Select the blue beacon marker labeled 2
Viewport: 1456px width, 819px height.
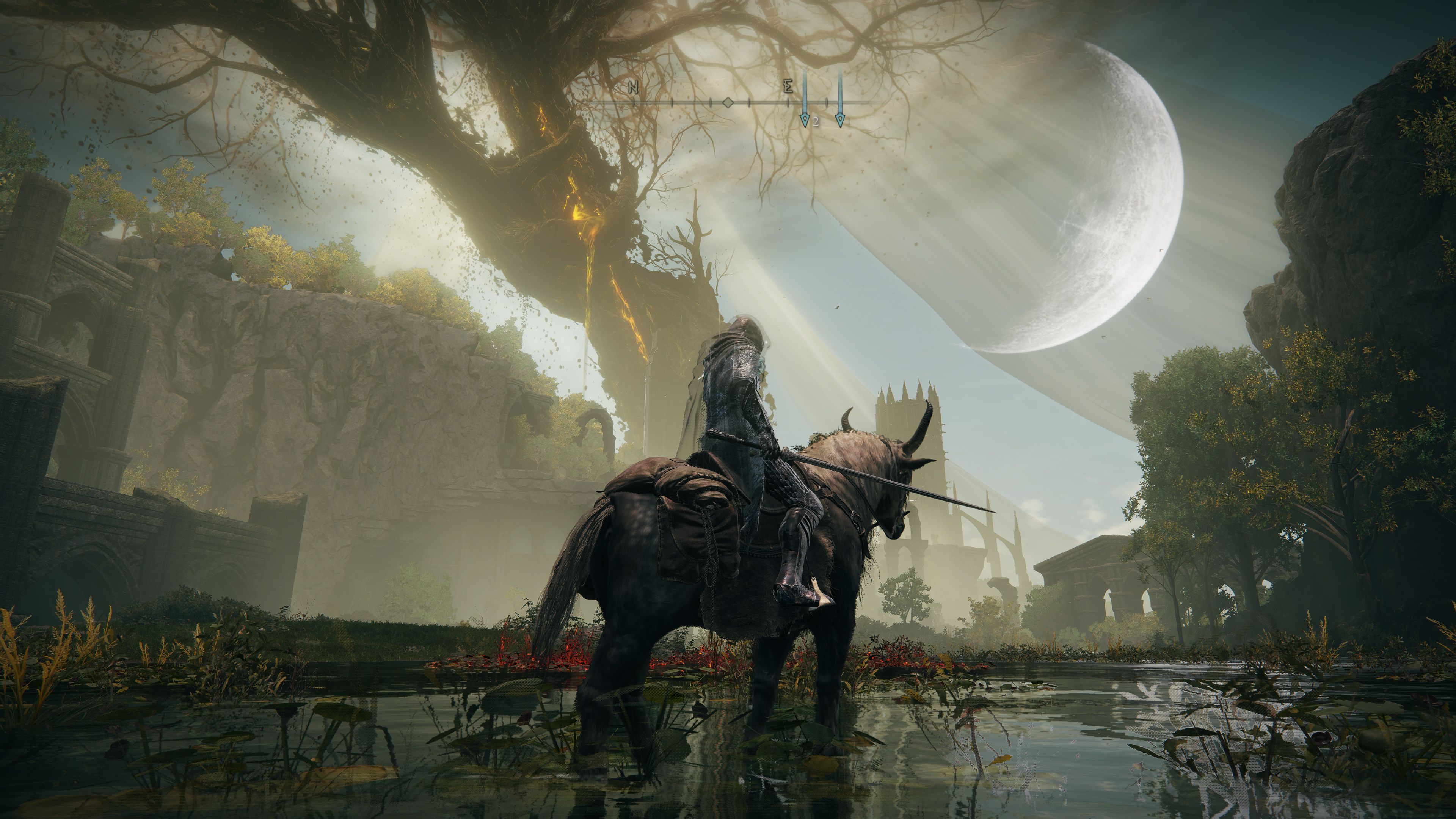click(804, 120)
